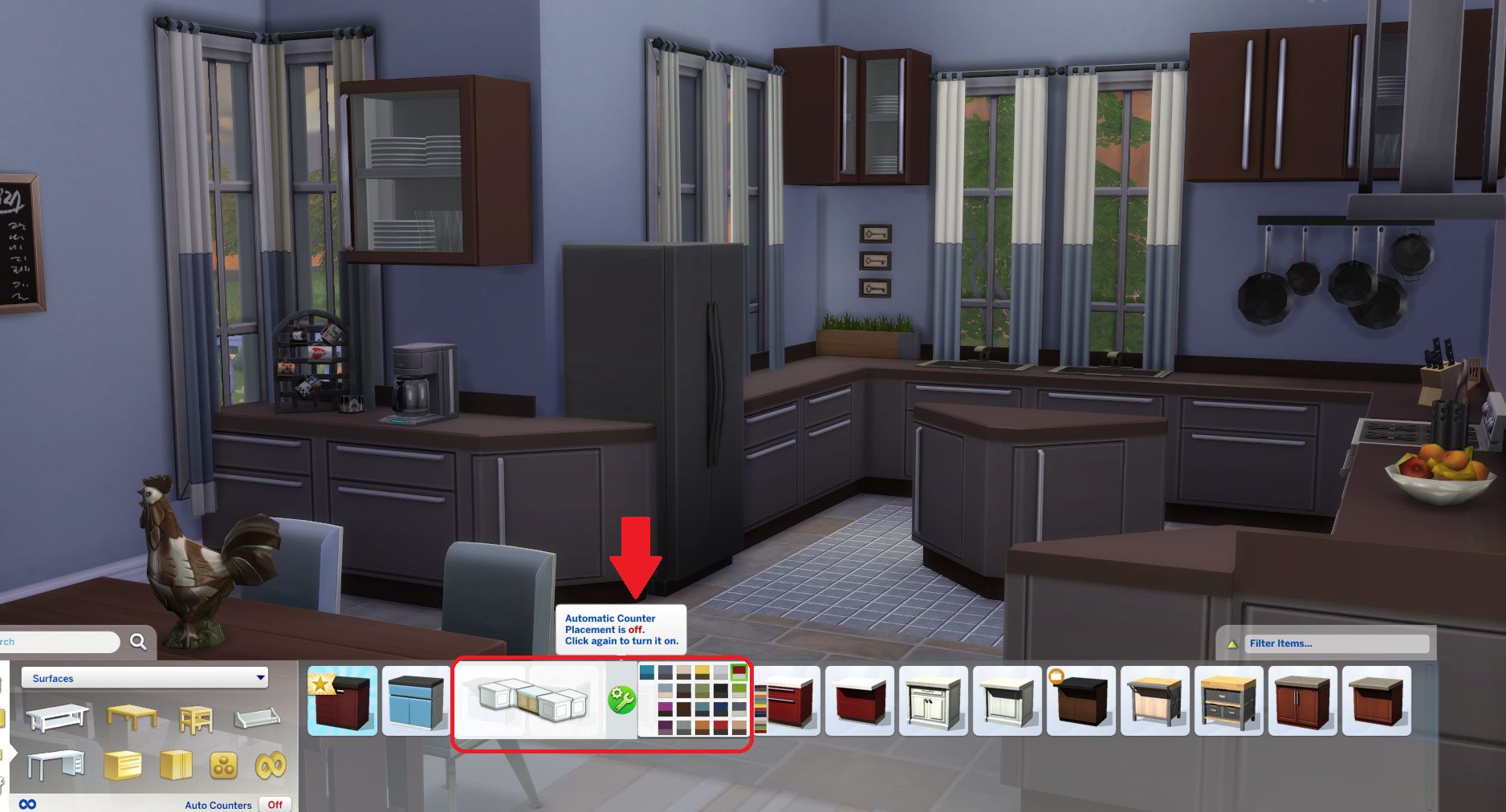Viewport: 1506px width, 812px height.
Task: Click the infinity icon in the catalog footer
Action: pyautogui.click(x=28, y=804)
